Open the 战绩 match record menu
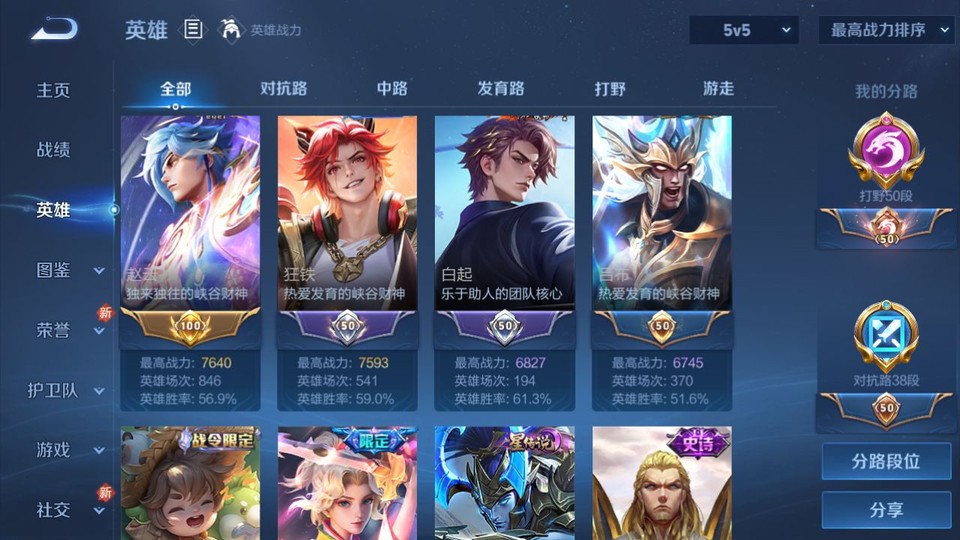 pos(54,150)
